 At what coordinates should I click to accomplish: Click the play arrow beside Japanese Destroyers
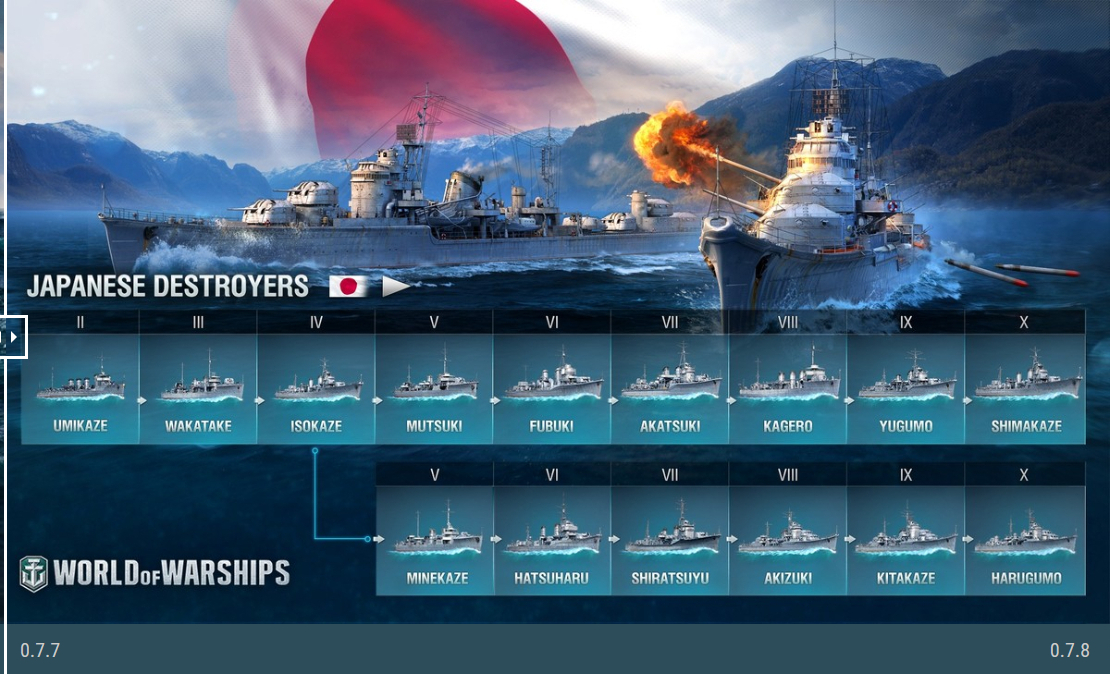(396, 287)
